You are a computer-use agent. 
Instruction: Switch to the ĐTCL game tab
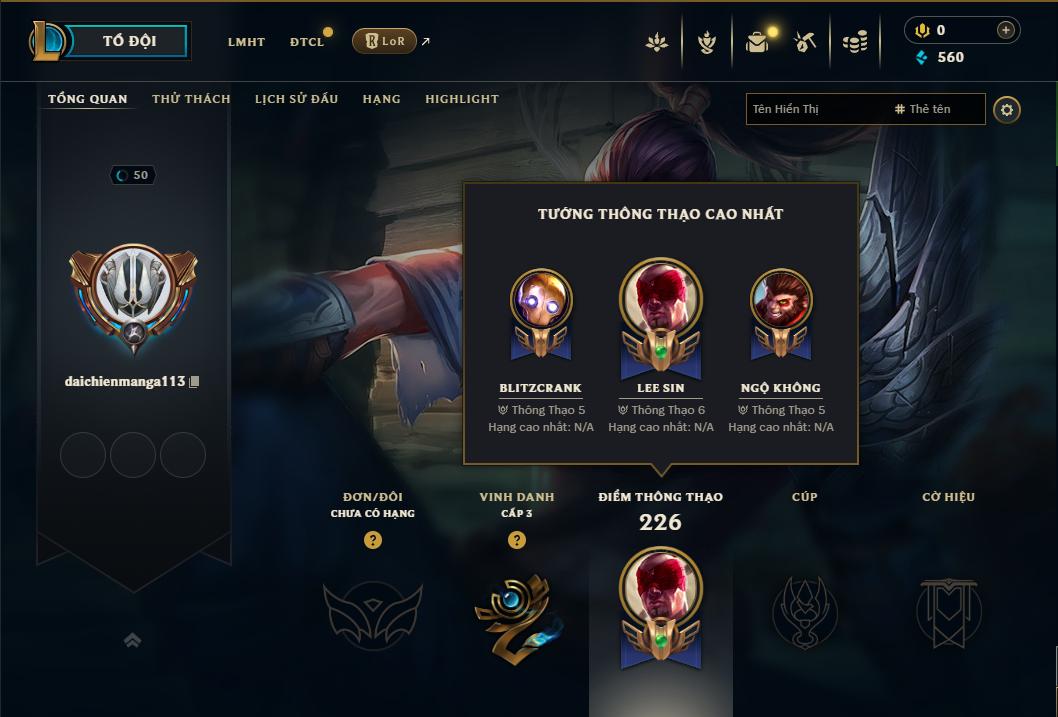[x=307, y=42]
